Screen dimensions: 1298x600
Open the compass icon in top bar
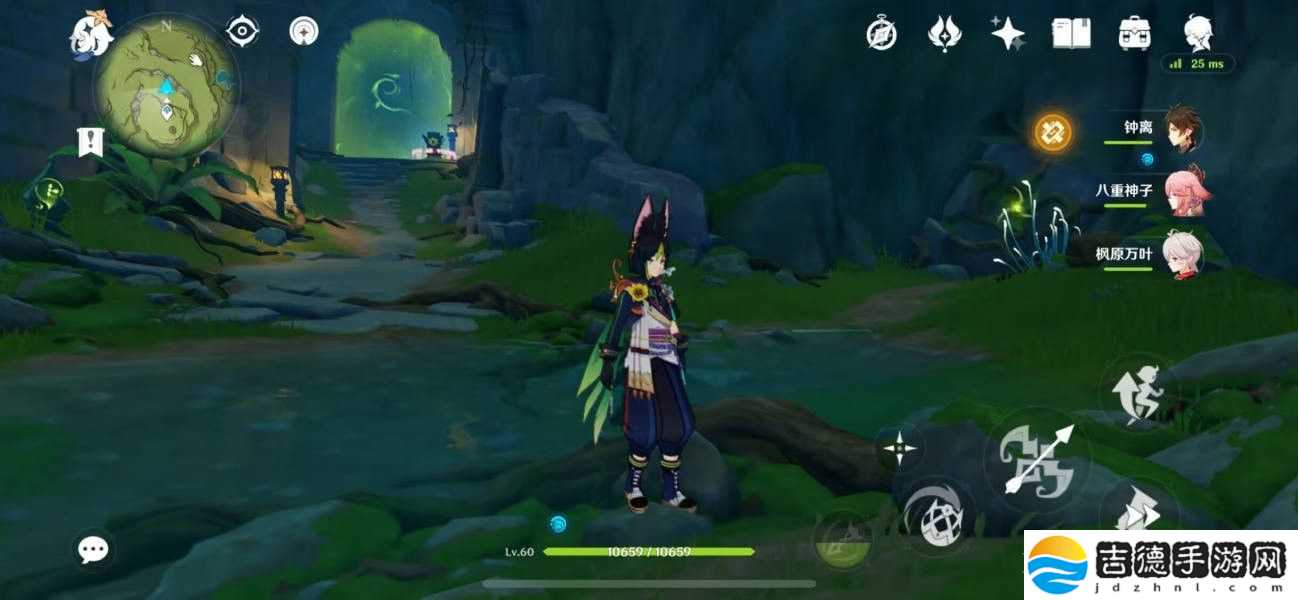(881, 34)
